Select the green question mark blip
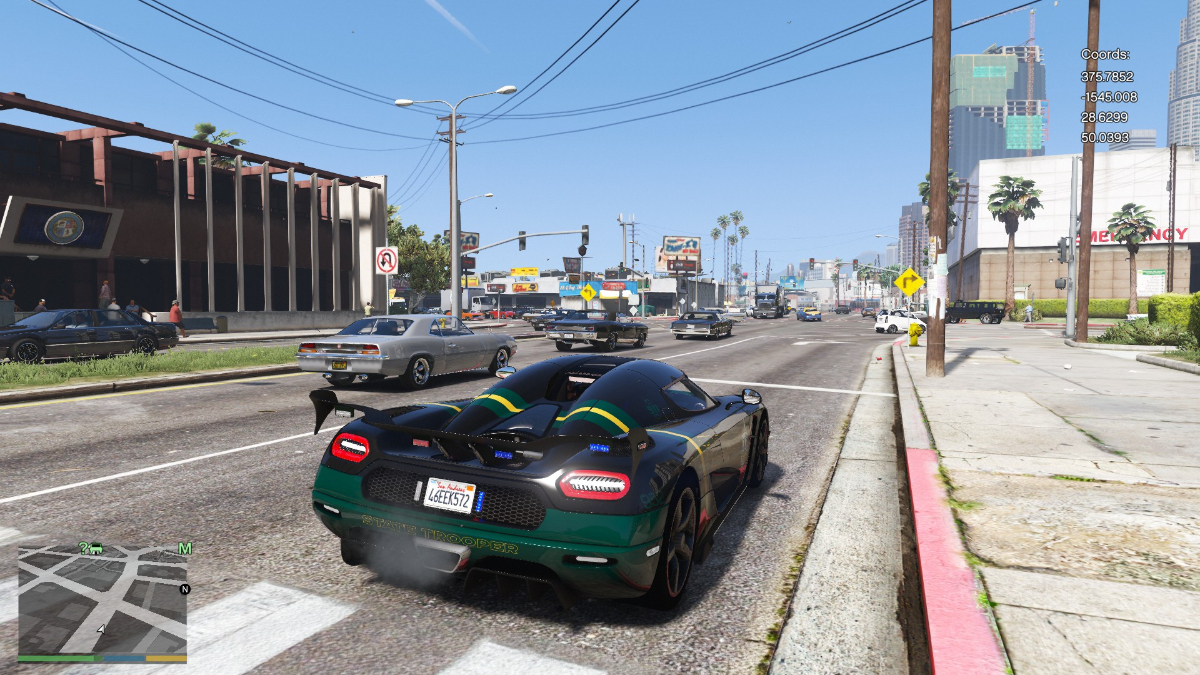Viewport: 1200px width, 675px height. tap(84, 548)
